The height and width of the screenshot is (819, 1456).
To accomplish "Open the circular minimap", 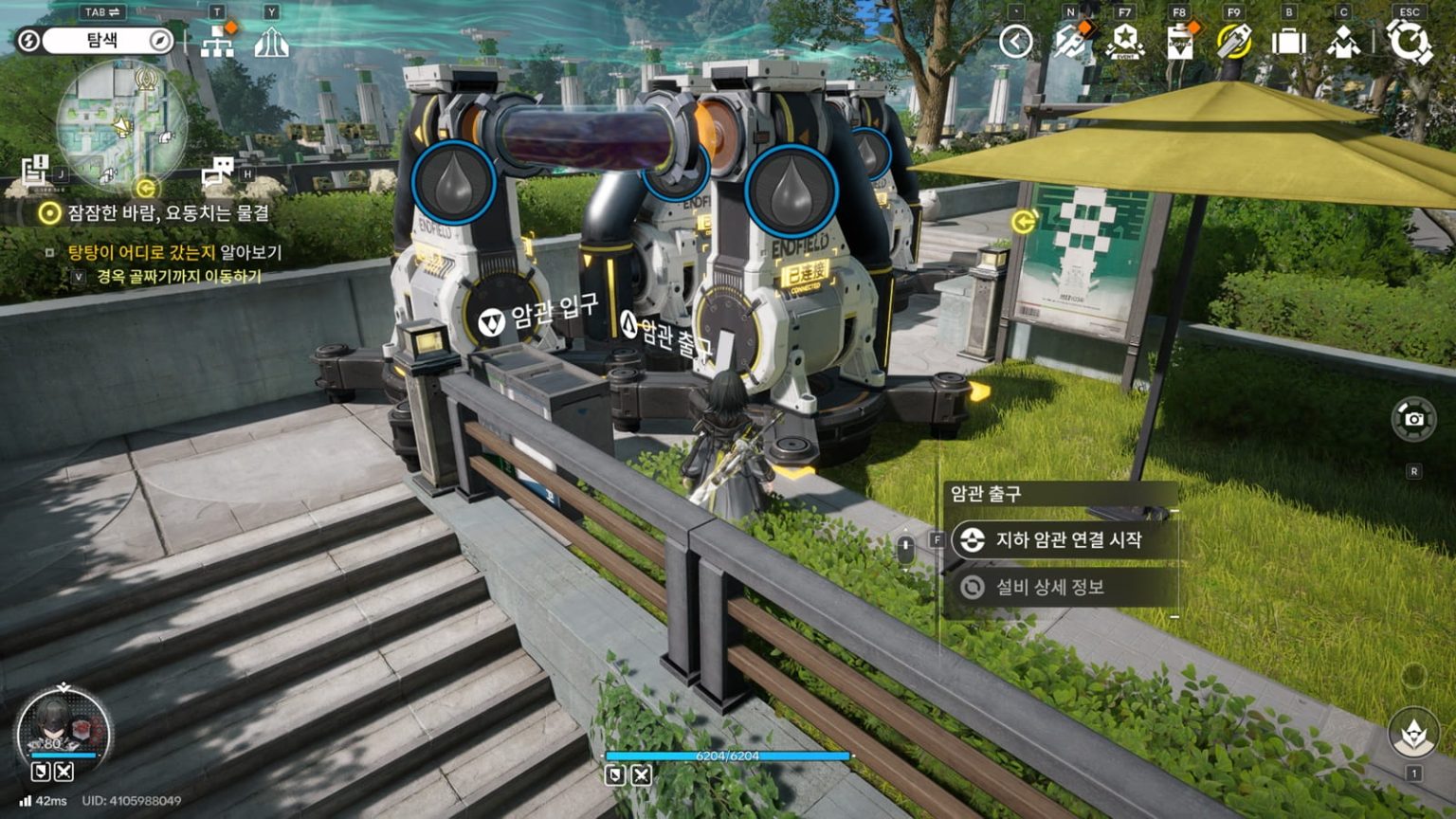I will tap(121, 123).
